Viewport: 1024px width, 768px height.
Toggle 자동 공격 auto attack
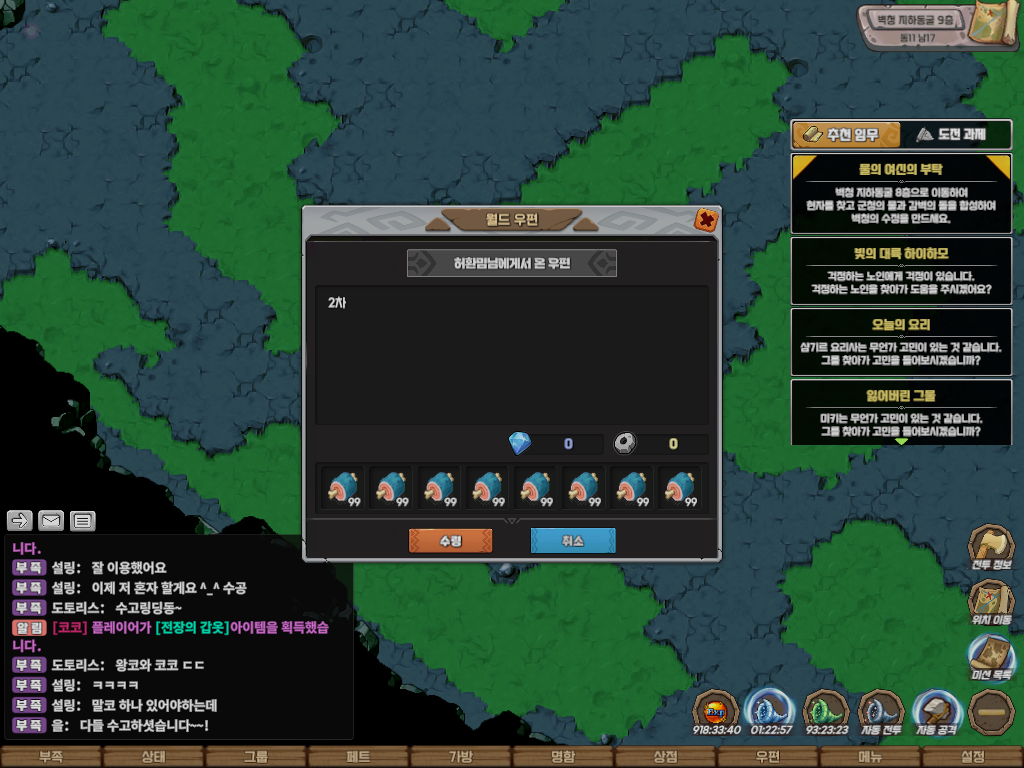(x=936, y=712)
